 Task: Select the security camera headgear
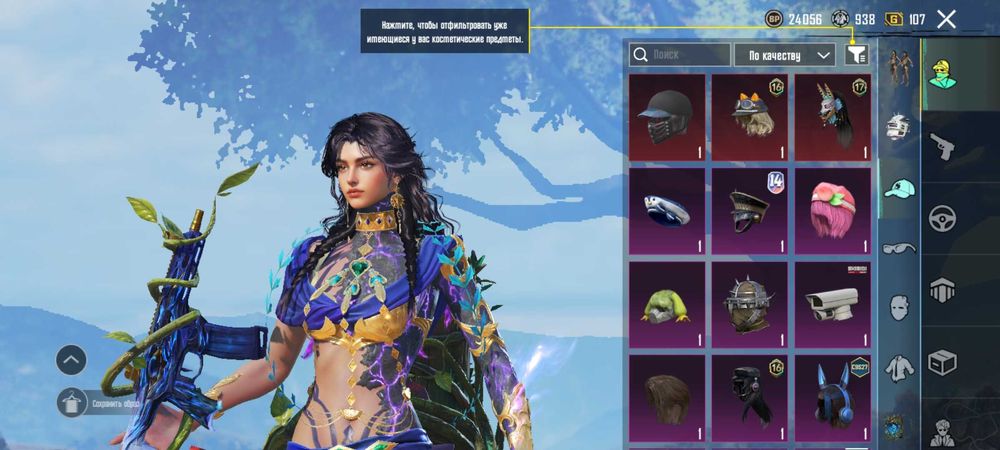click(x=832, y=305)
